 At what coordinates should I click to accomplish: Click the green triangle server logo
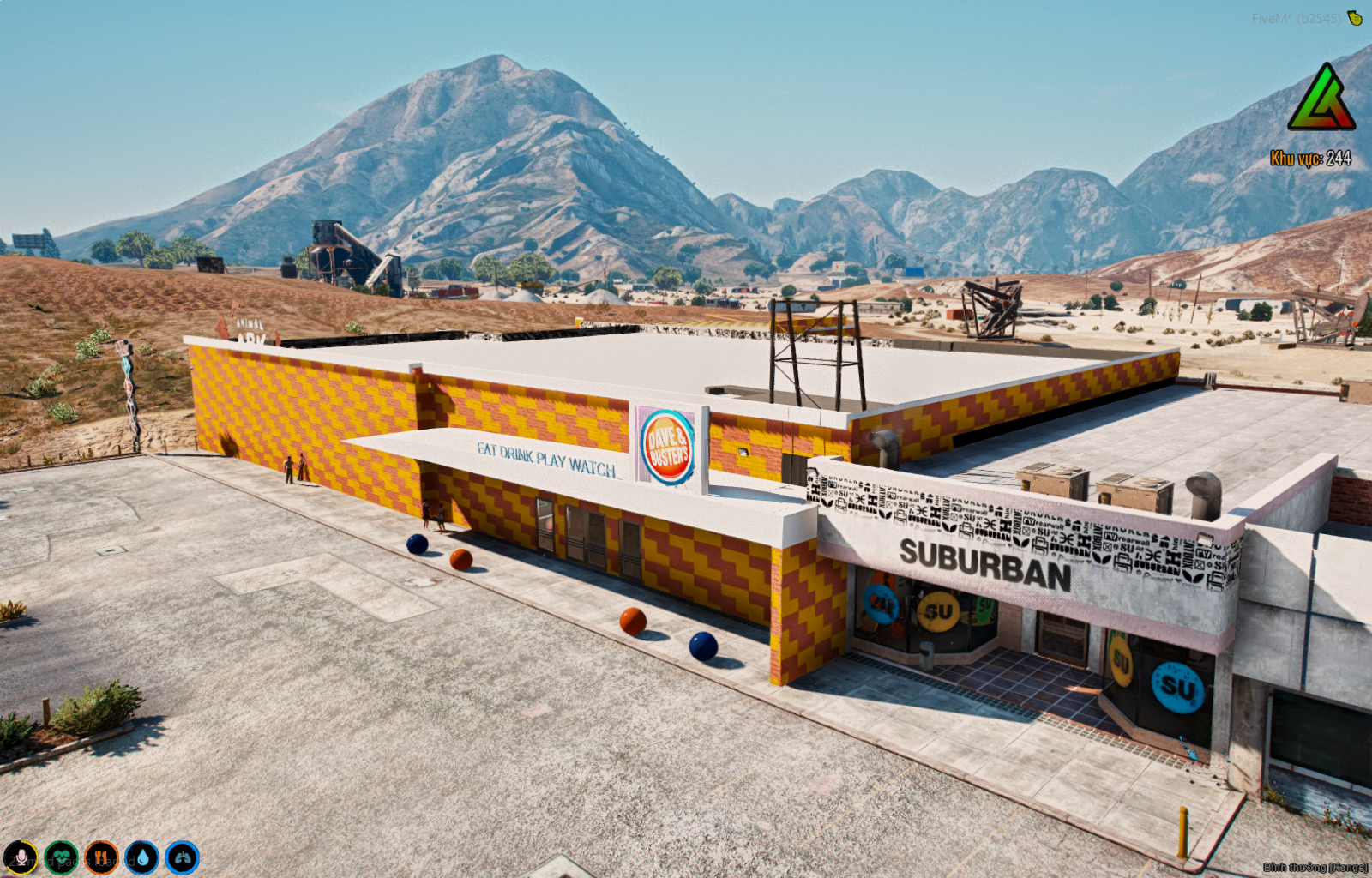(x=1321, y=99)
